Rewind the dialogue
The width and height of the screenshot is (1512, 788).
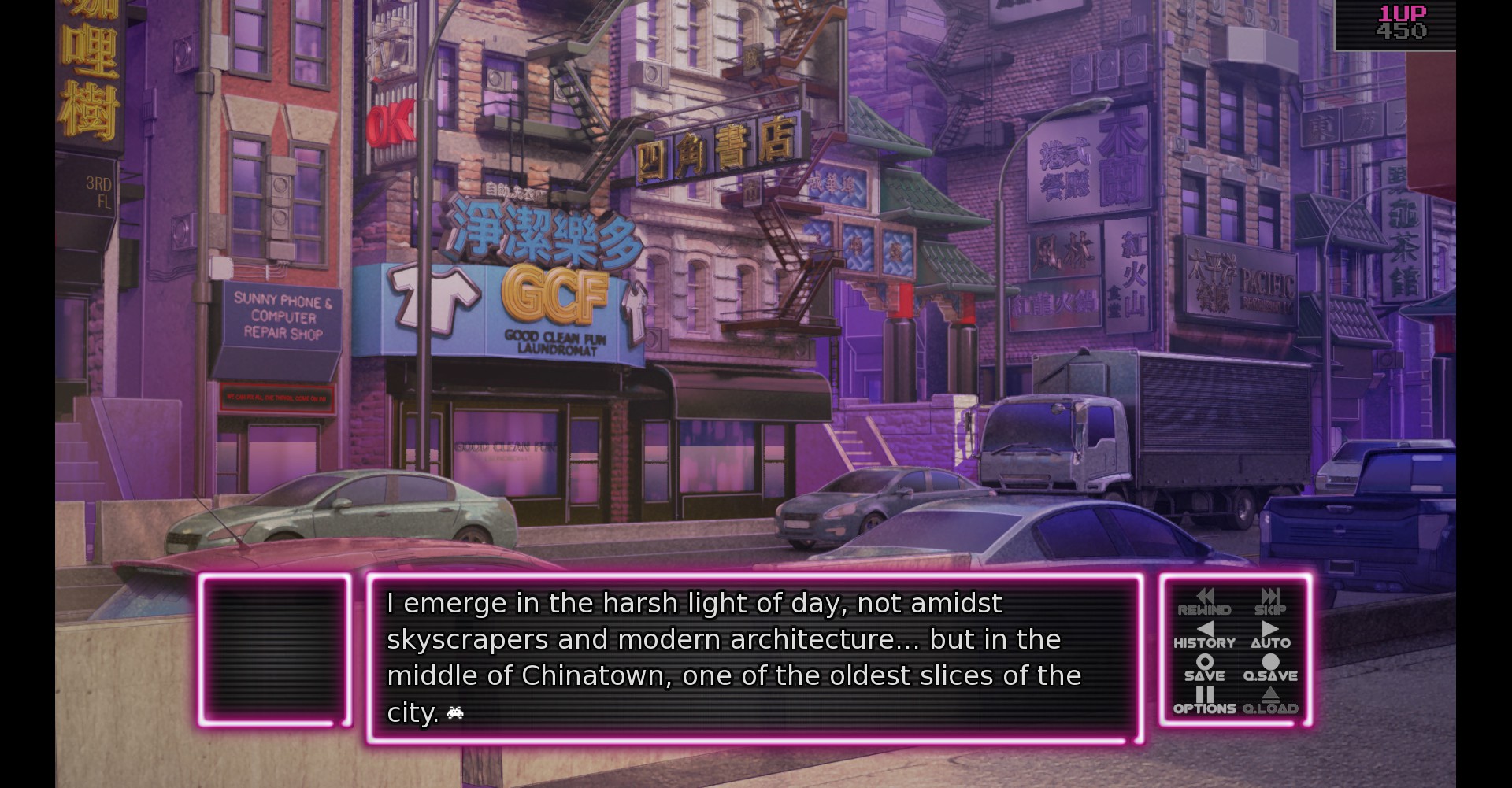click(1204, 602)
